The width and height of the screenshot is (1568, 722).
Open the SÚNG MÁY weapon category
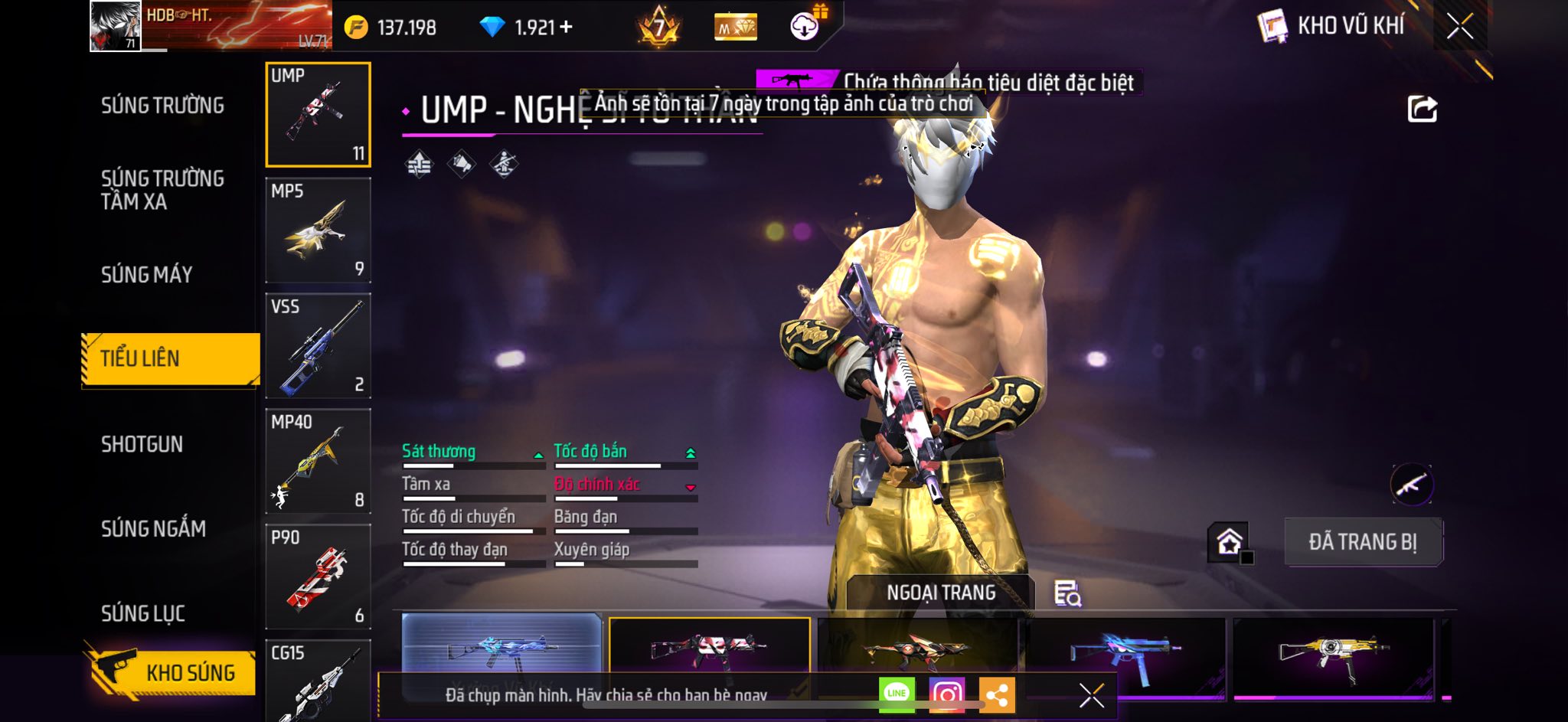(146, 275)
